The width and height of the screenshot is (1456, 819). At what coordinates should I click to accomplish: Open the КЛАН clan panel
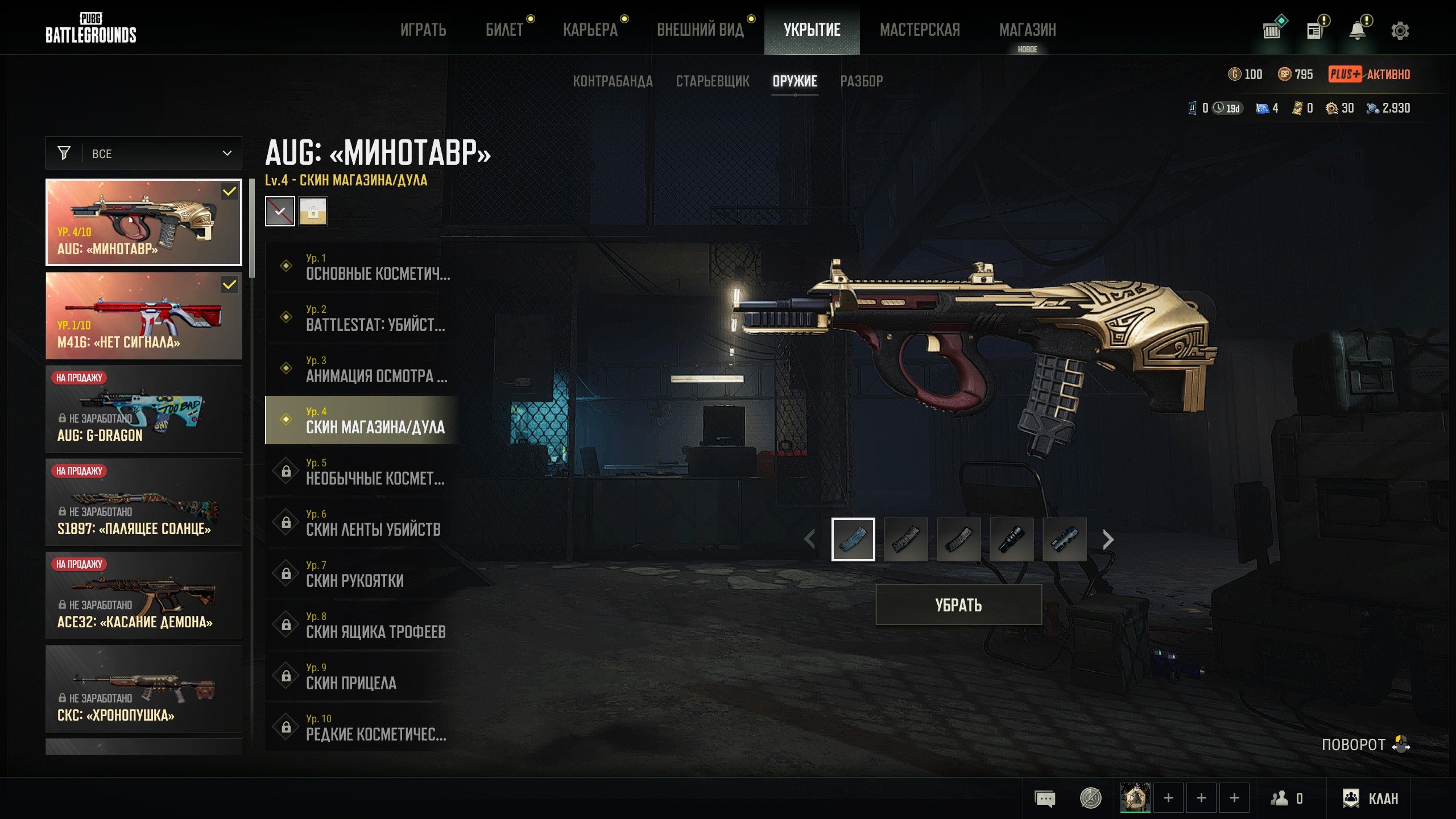pos(1370,799)
